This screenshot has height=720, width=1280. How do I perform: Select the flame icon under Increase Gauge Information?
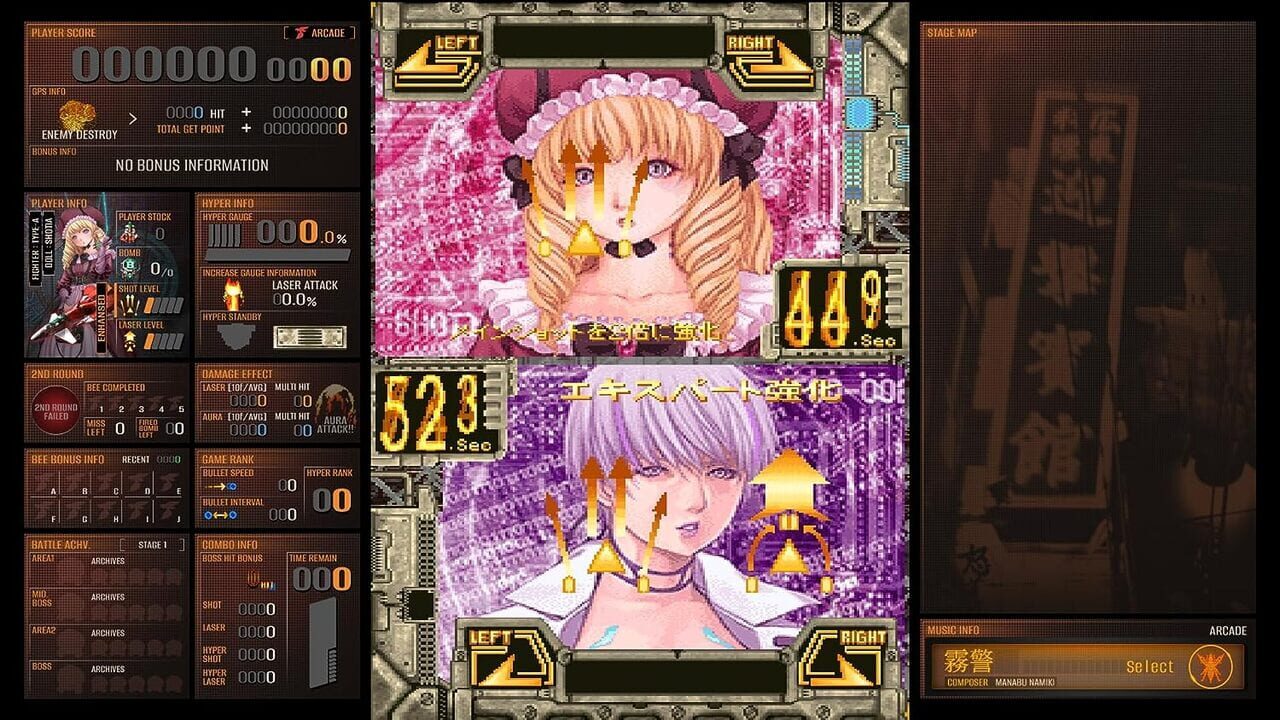(232, 293)
